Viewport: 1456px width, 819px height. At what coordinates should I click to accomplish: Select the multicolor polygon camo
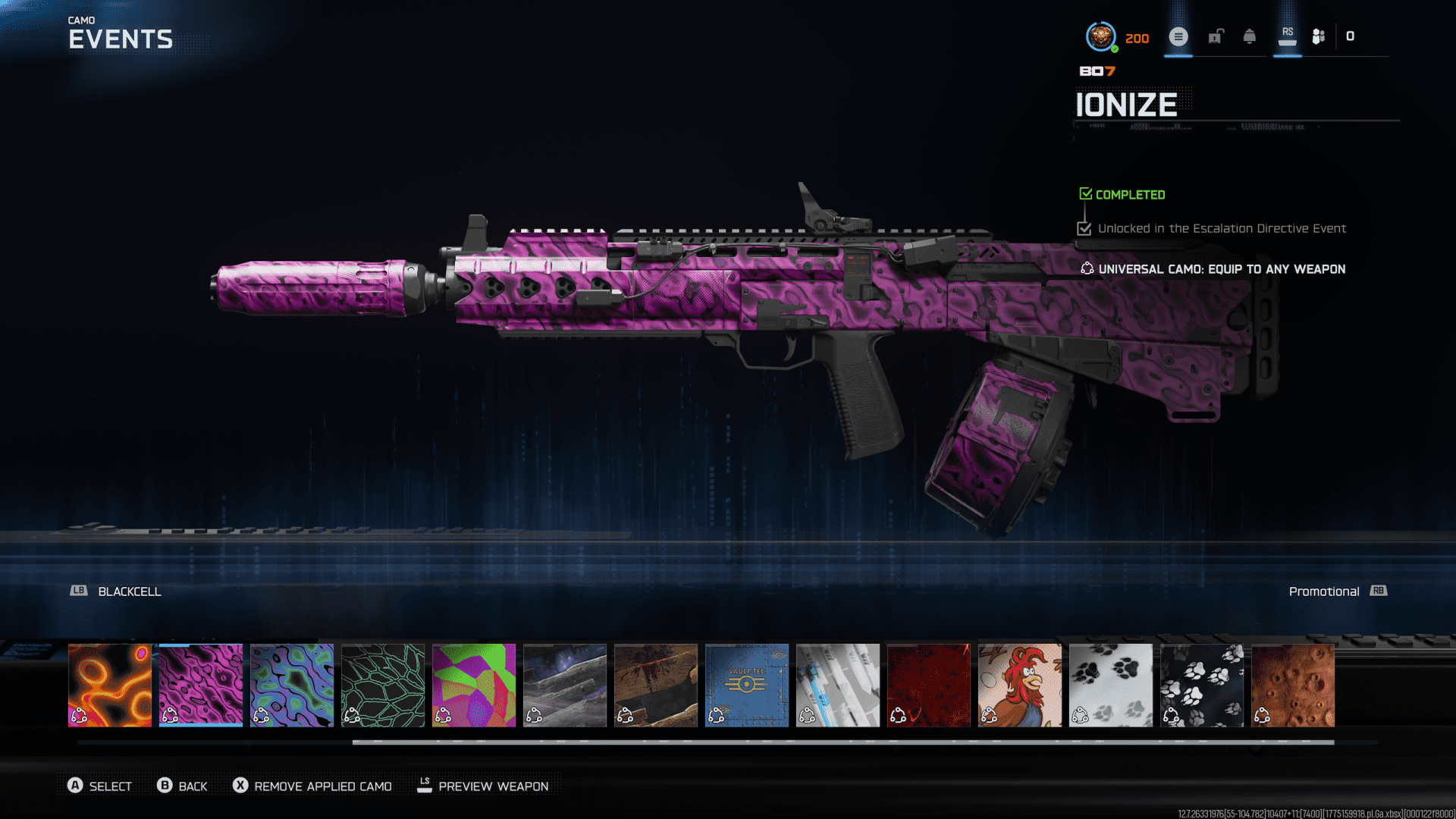click(x=474, y=685)
